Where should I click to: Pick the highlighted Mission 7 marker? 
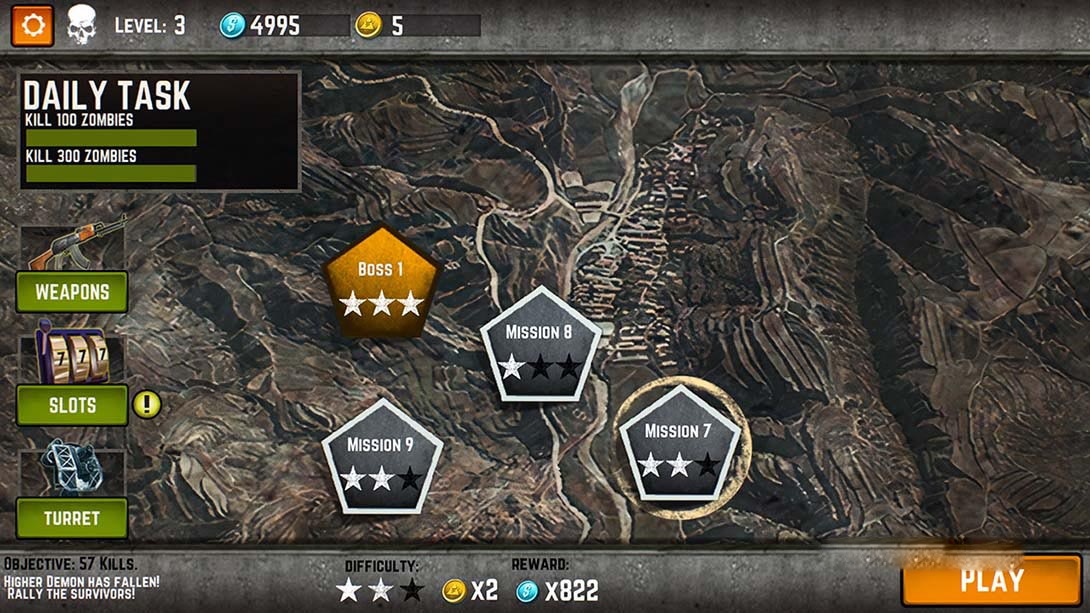click(x=679, y=445)
